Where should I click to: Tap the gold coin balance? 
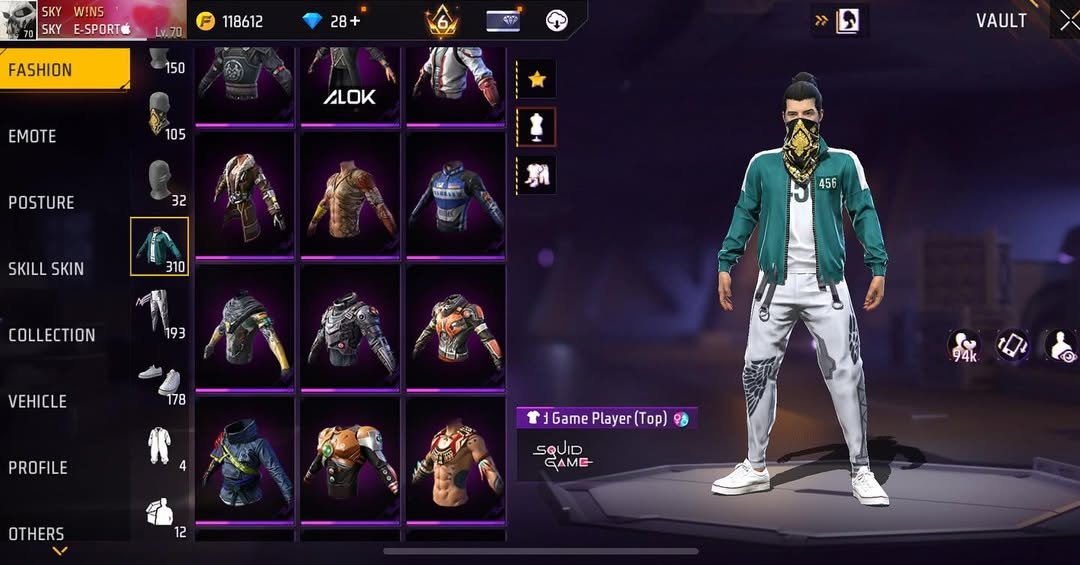230,21
